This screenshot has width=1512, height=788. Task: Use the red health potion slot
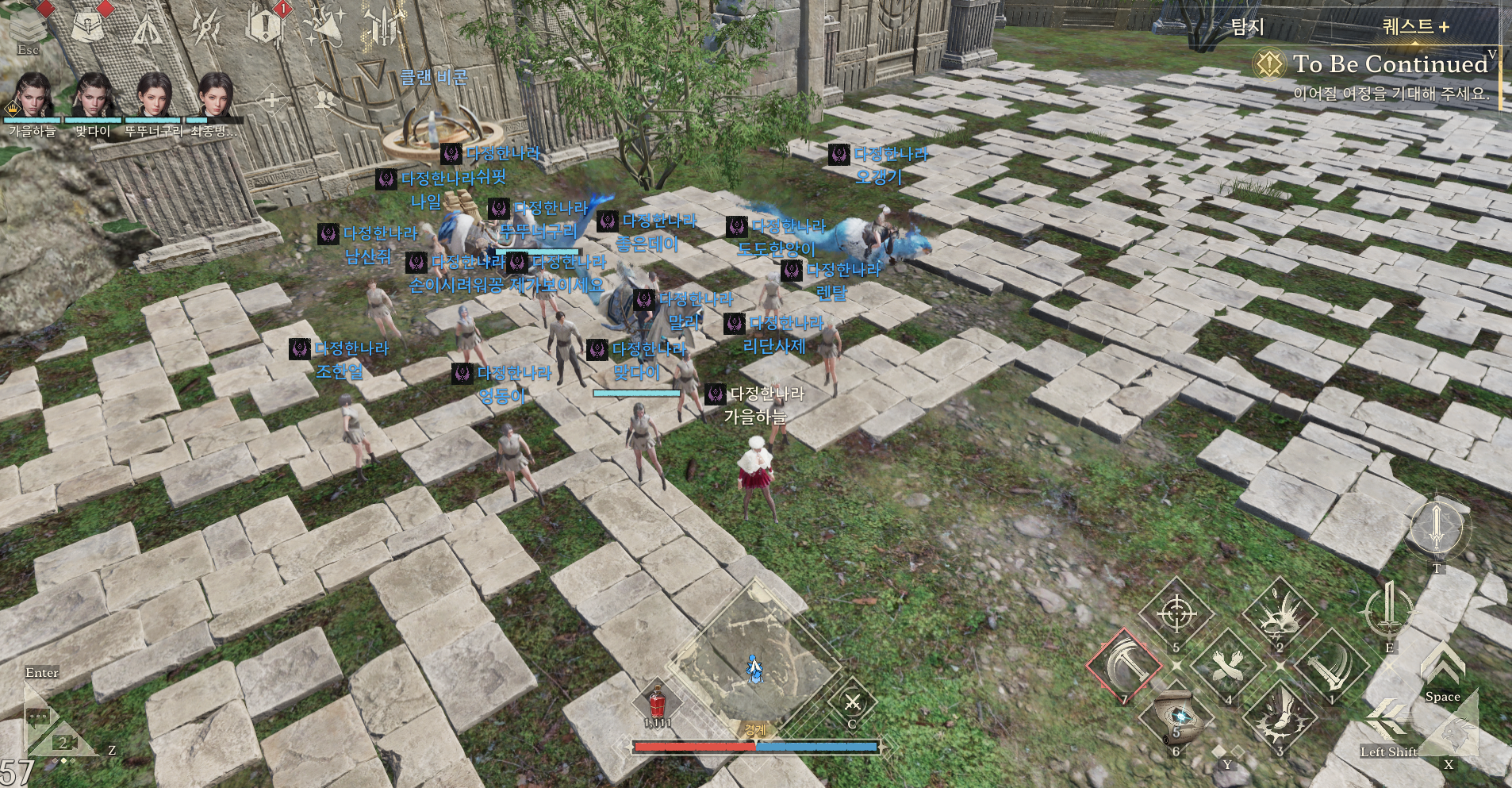pos(657,704)
